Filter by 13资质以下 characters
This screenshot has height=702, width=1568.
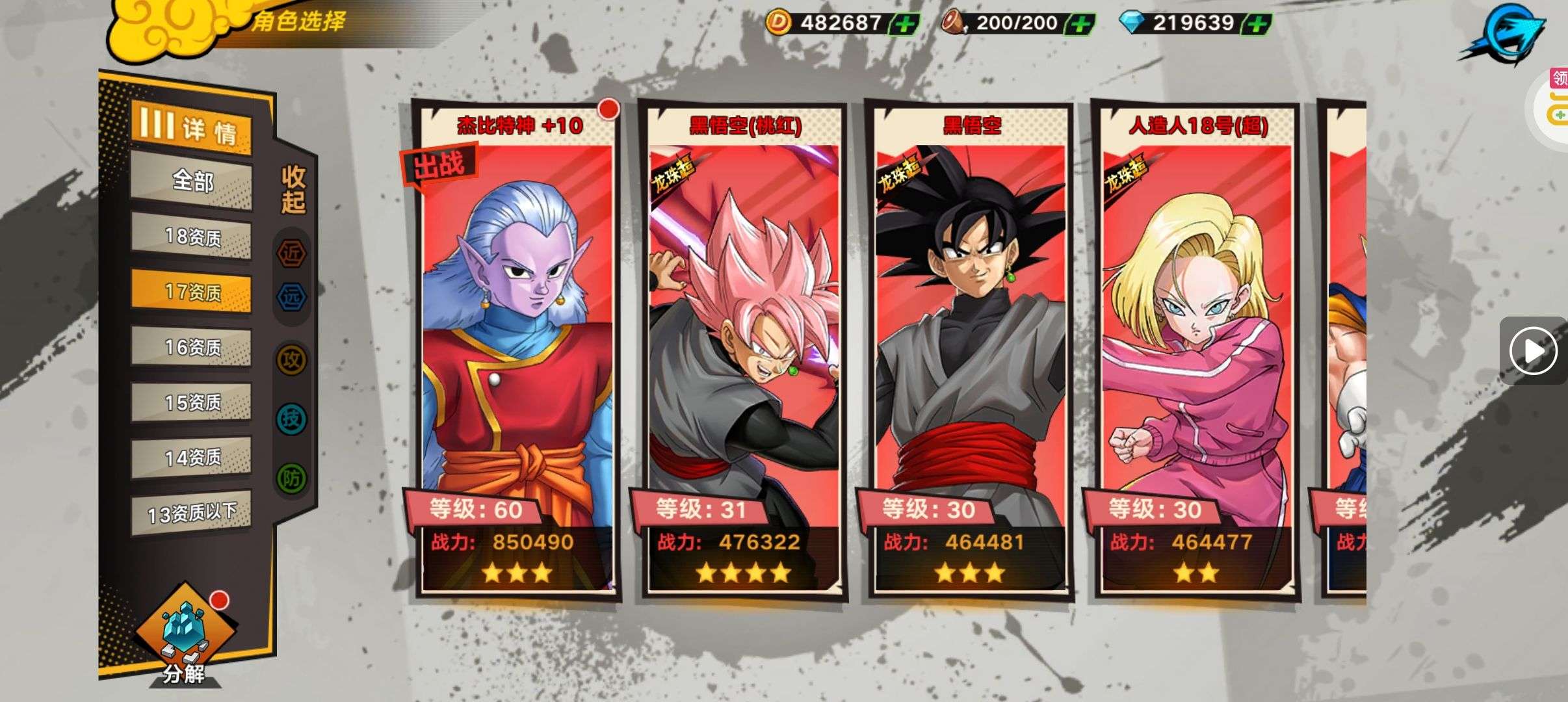(192, 513)
